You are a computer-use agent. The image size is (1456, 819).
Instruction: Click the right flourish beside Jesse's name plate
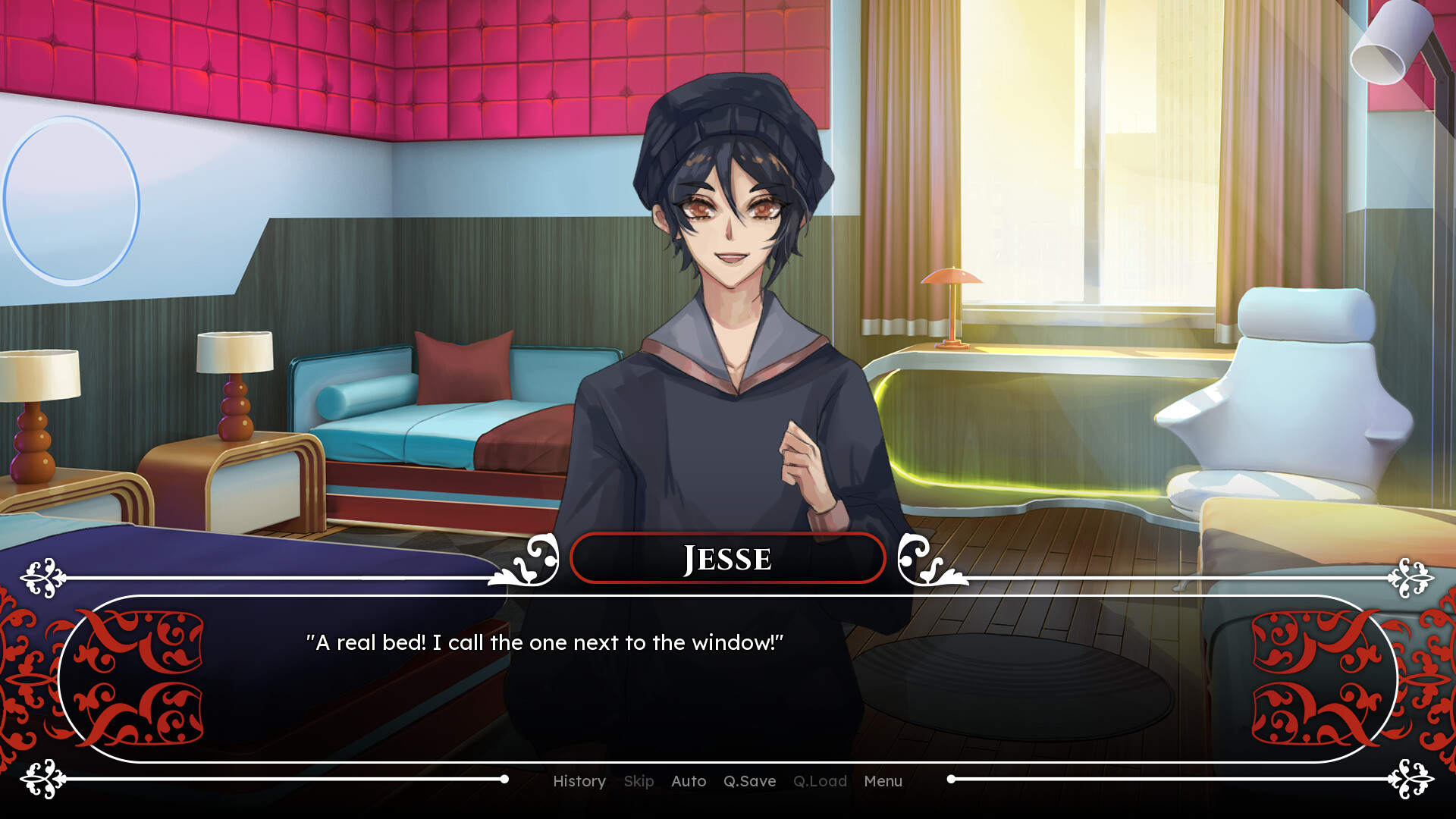pyautogui.click(x=931, y=559)
